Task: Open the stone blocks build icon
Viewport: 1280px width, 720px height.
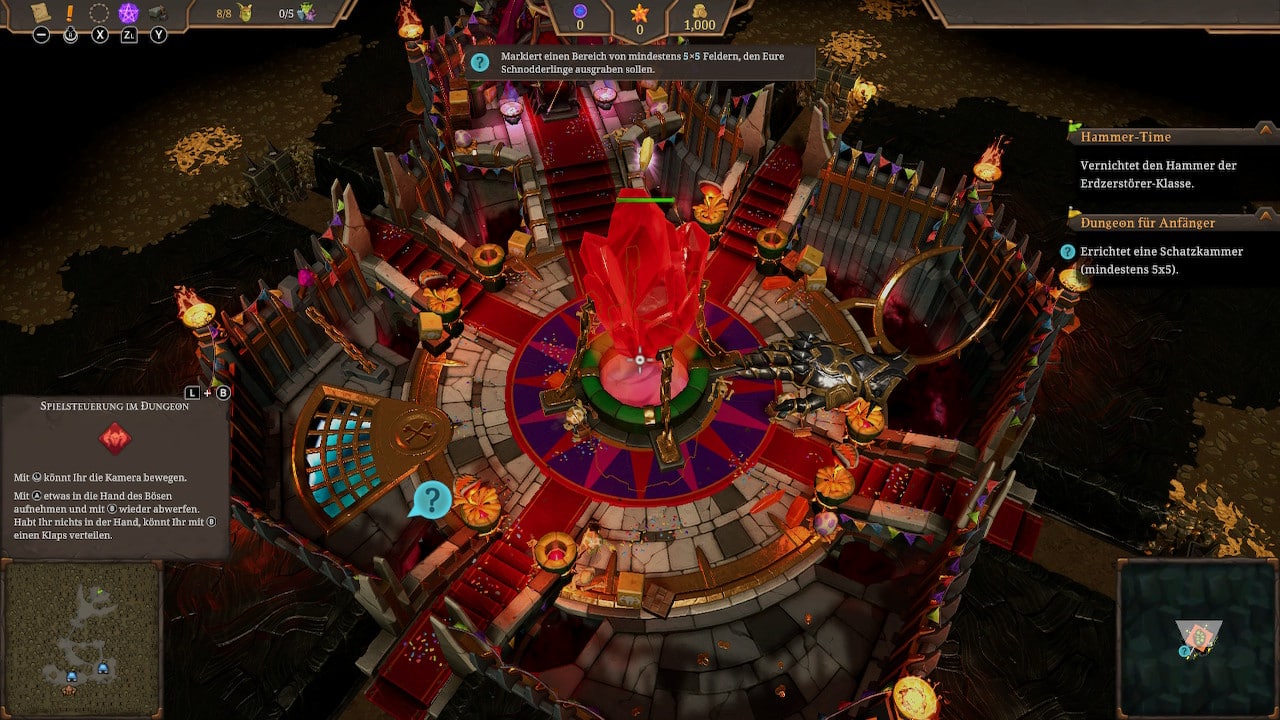Action: 158,13
